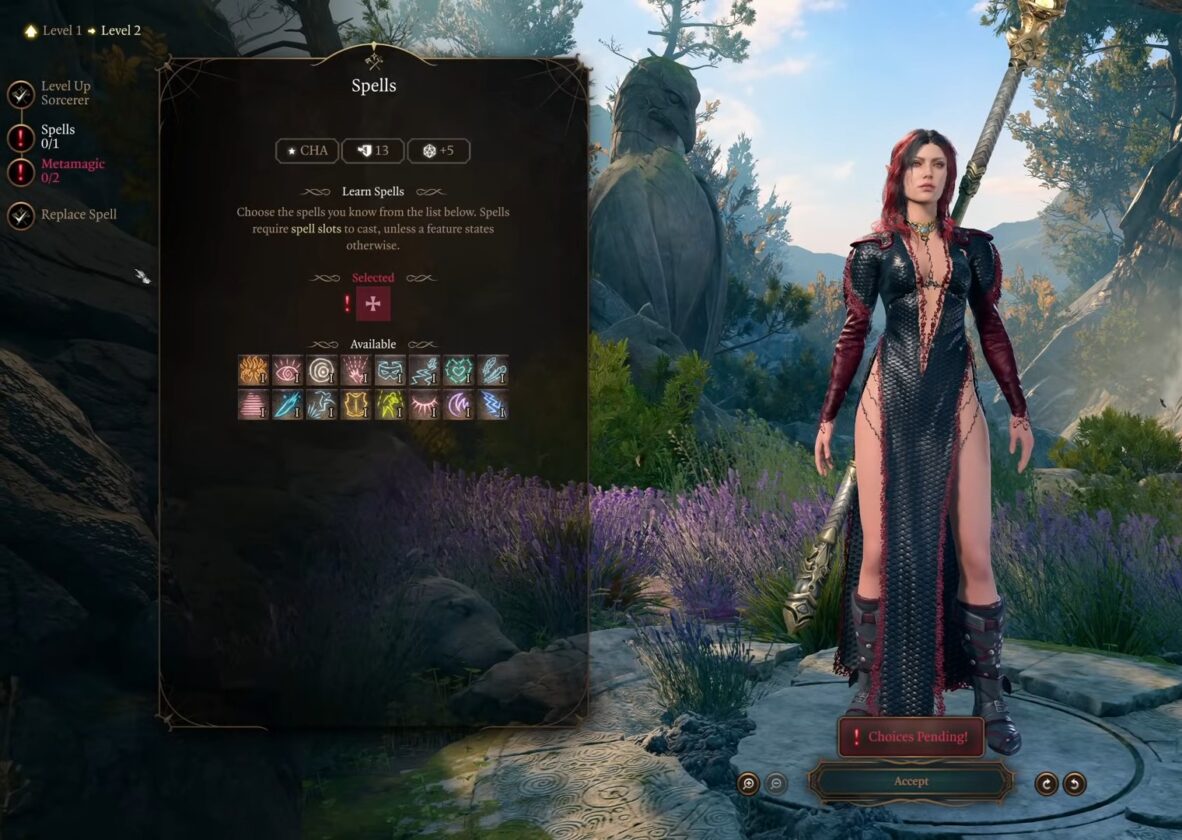Learn the yellow Mage Armour spell
This screenshot has width=1182, height=840.
[x=356, y=405]
